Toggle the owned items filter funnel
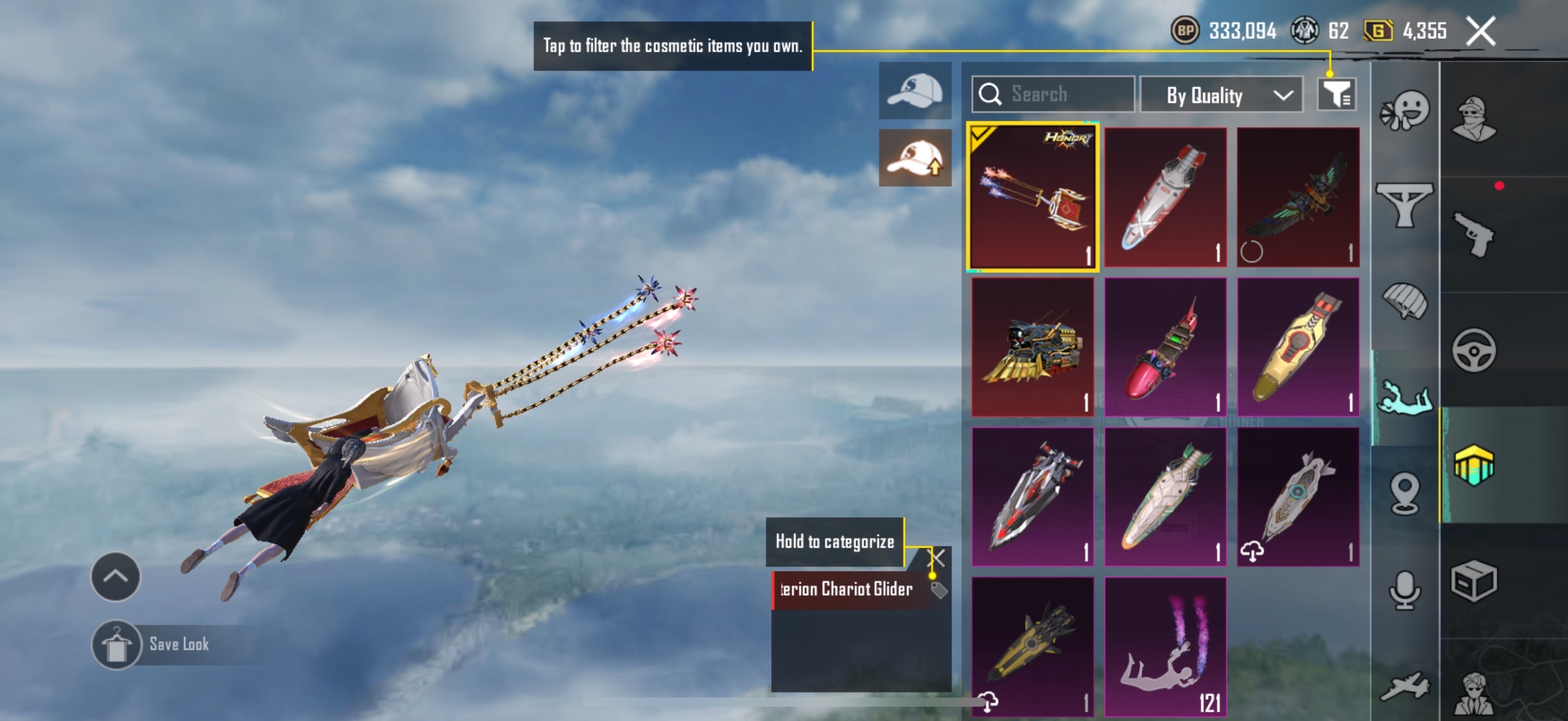 pos(1337,94)
